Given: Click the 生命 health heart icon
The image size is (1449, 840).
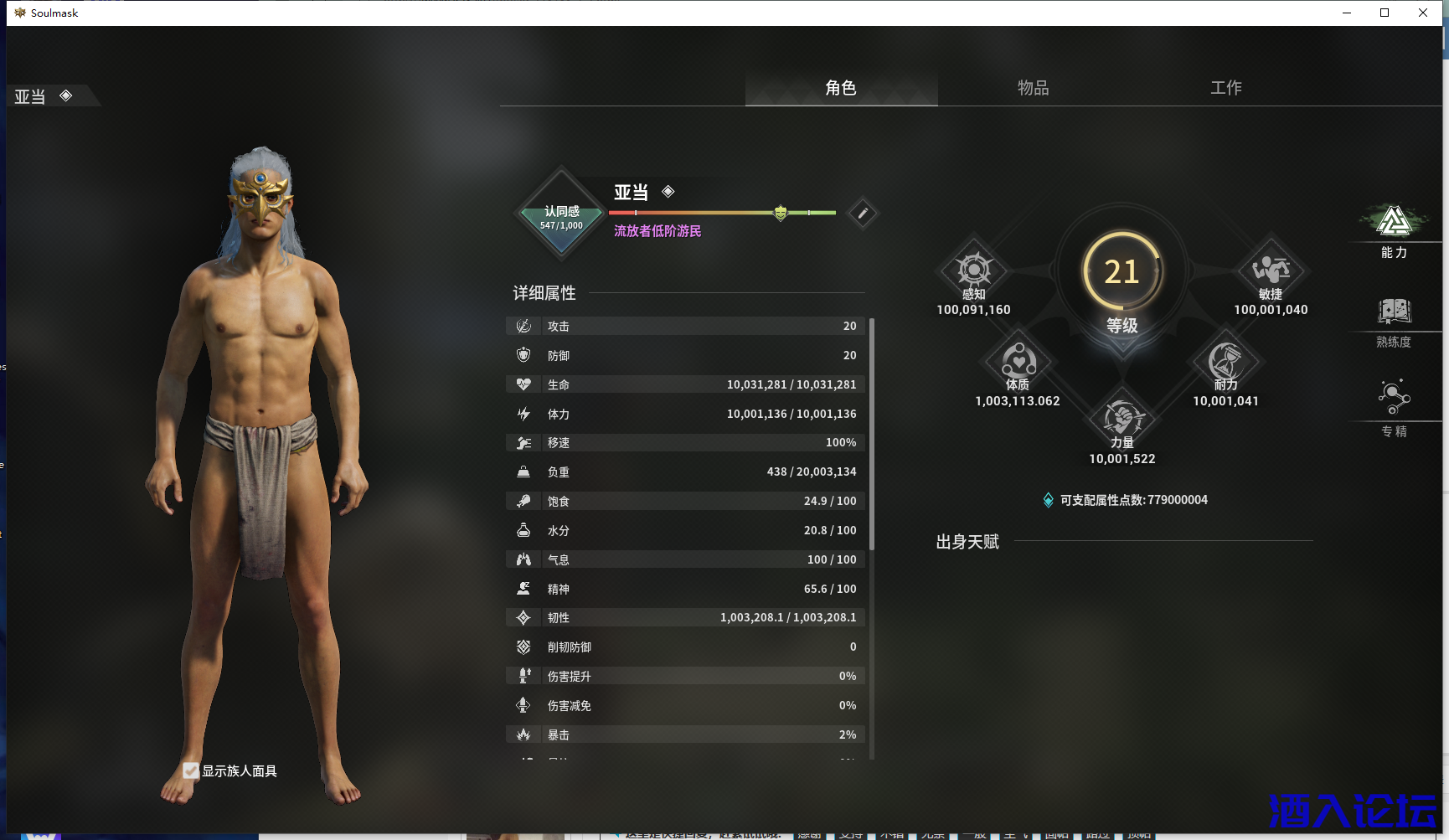Looking at the screenshot, I should tap(523, 384).
